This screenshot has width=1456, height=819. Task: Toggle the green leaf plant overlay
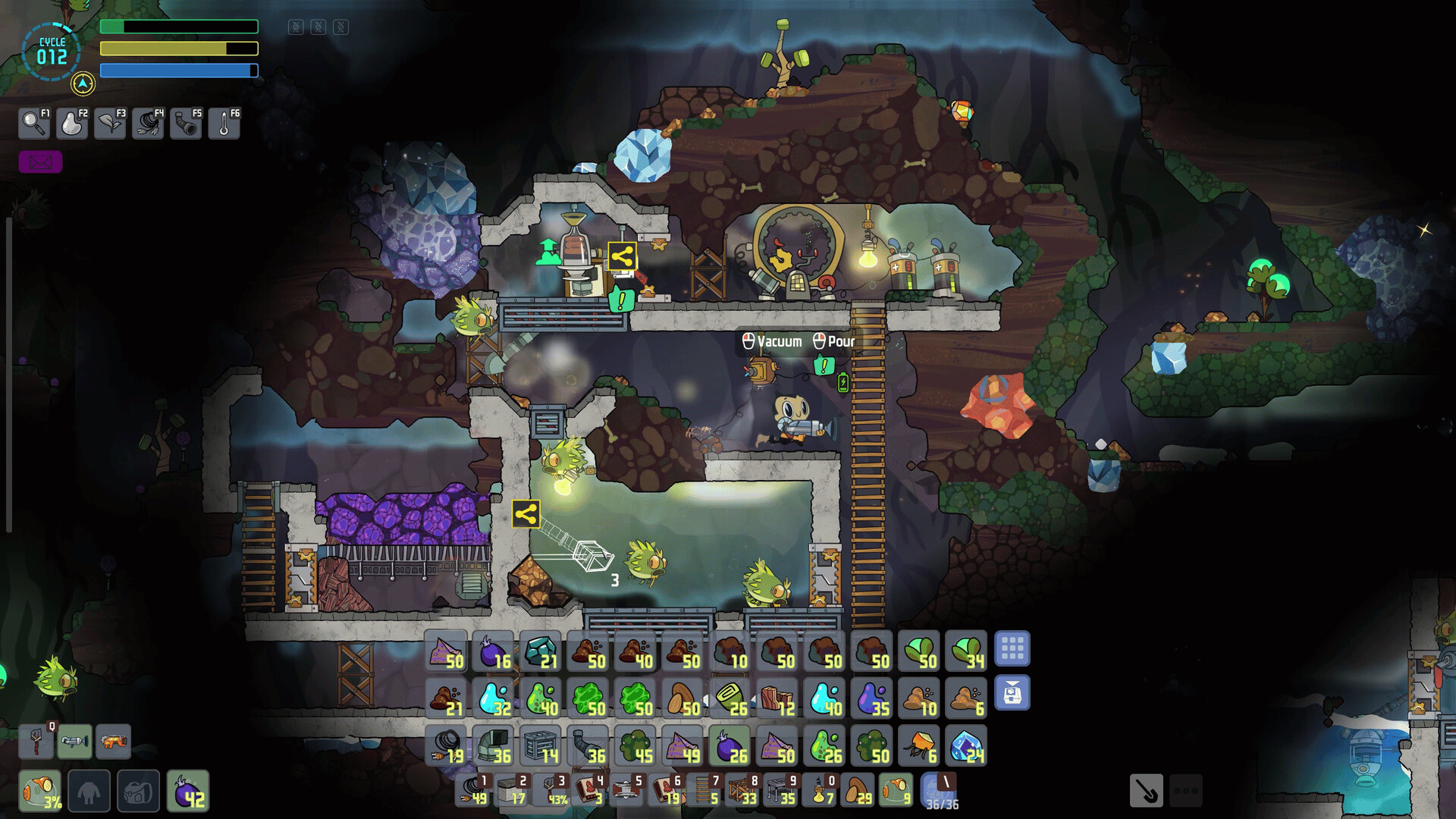click(x=110, y=123)
